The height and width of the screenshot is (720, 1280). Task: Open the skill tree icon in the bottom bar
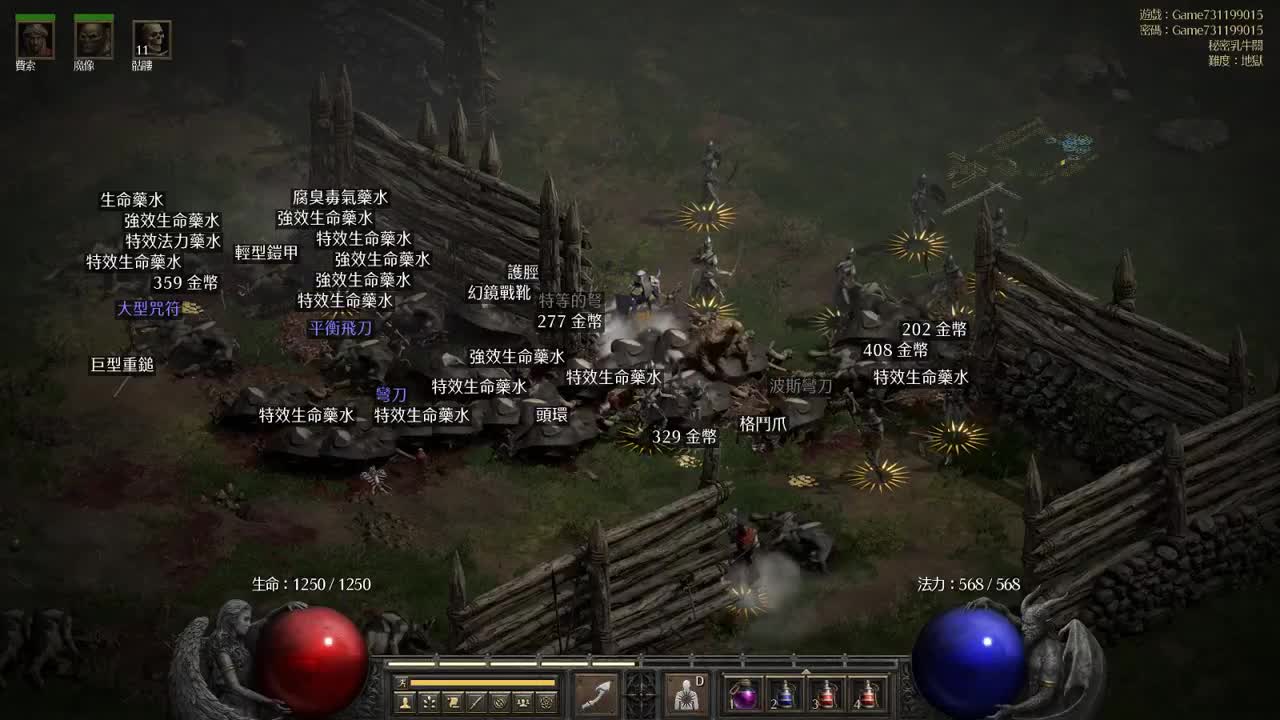(428, 701)
